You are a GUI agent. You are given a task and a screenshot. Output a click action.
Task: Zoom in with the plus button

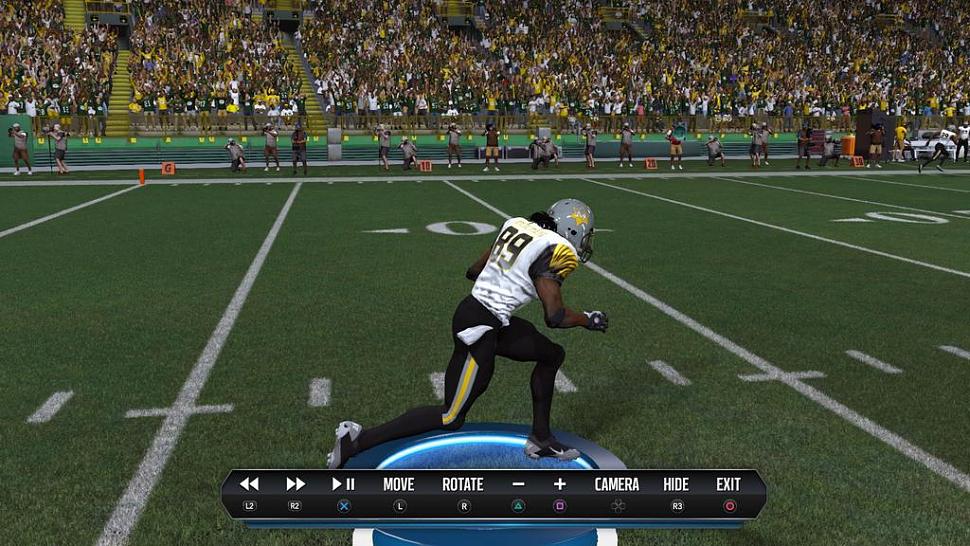(x=560, y=485)
